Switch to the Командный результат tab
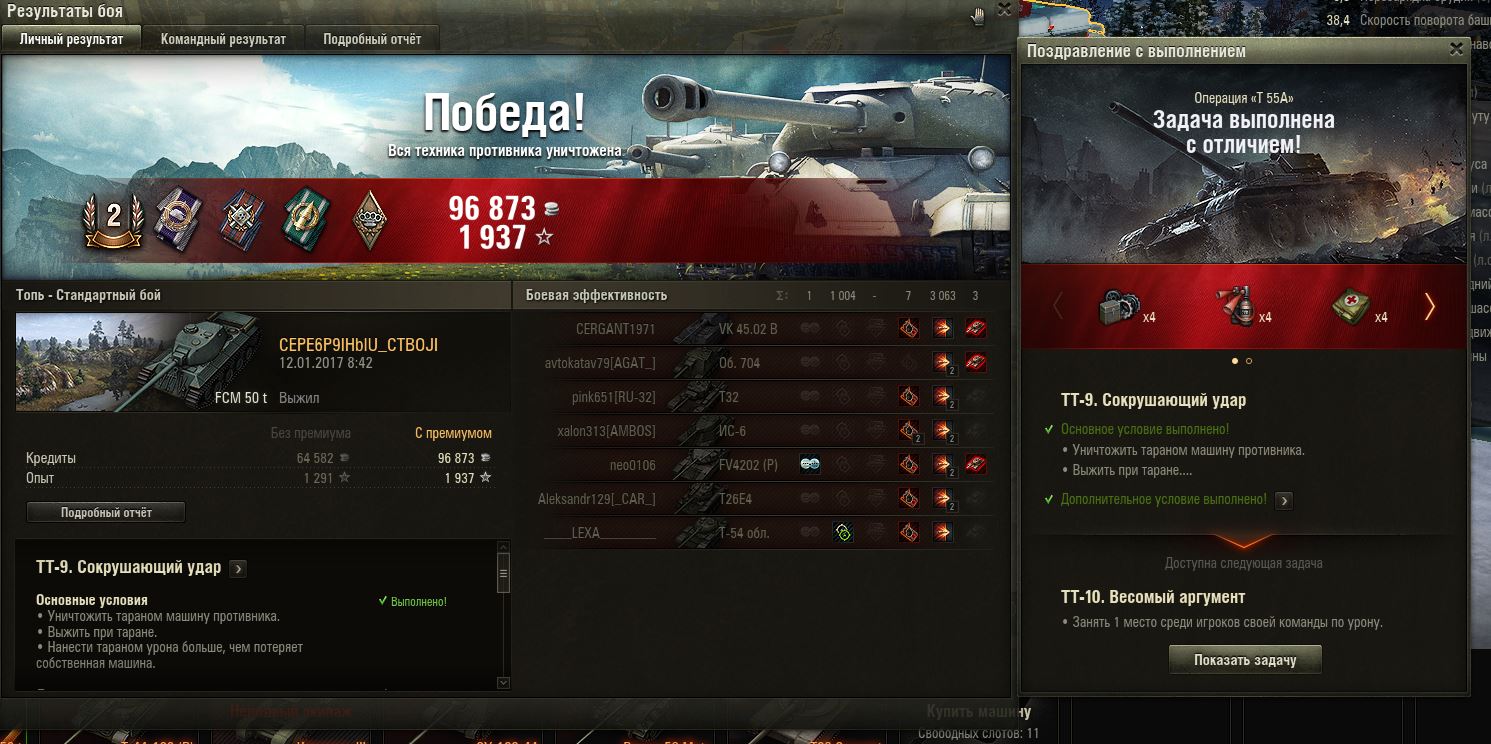Viewport: 1491px width, 744px height. (223, 39)
